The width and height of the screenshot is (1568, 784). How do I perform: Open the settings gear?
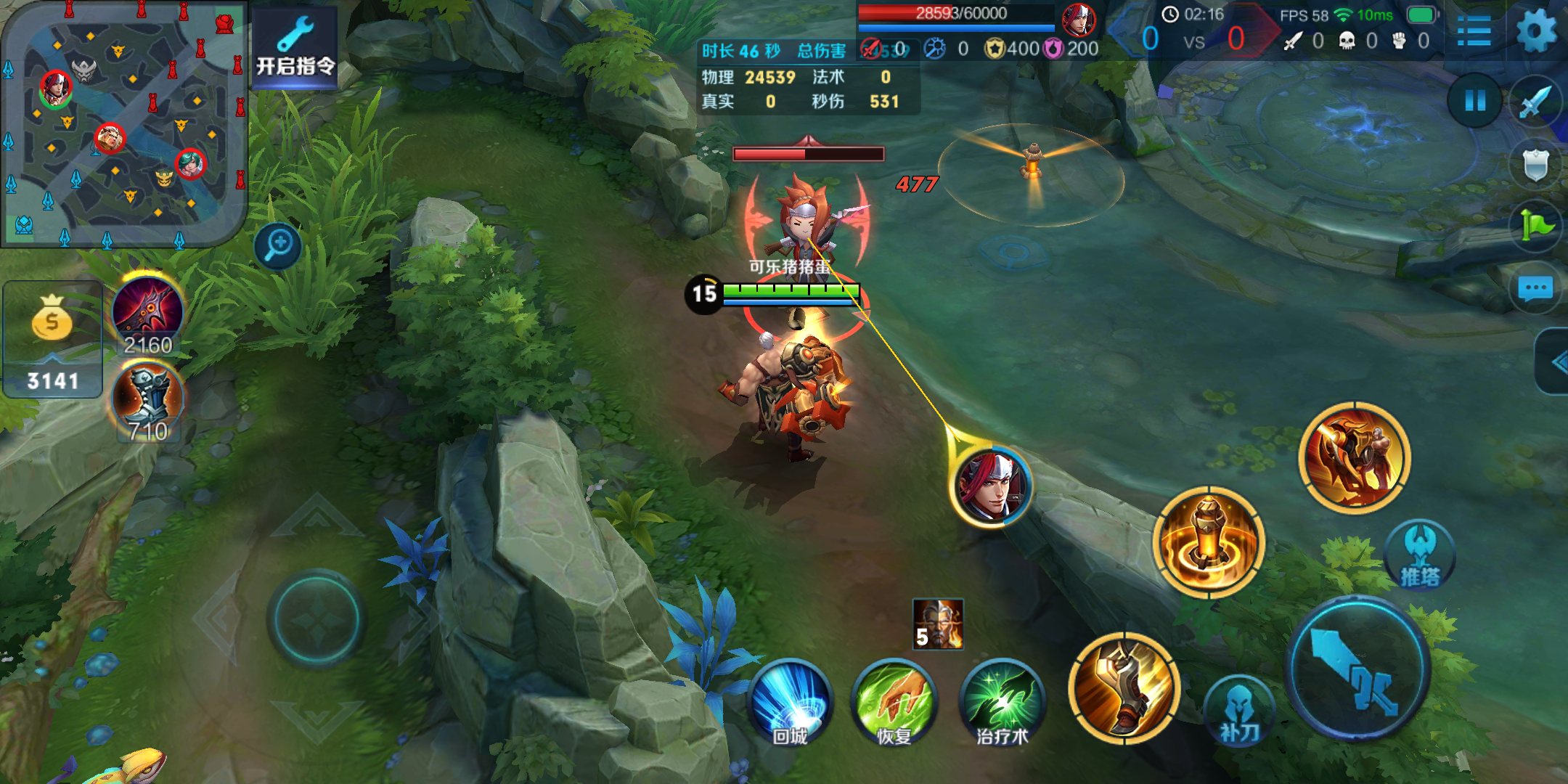1536,32
